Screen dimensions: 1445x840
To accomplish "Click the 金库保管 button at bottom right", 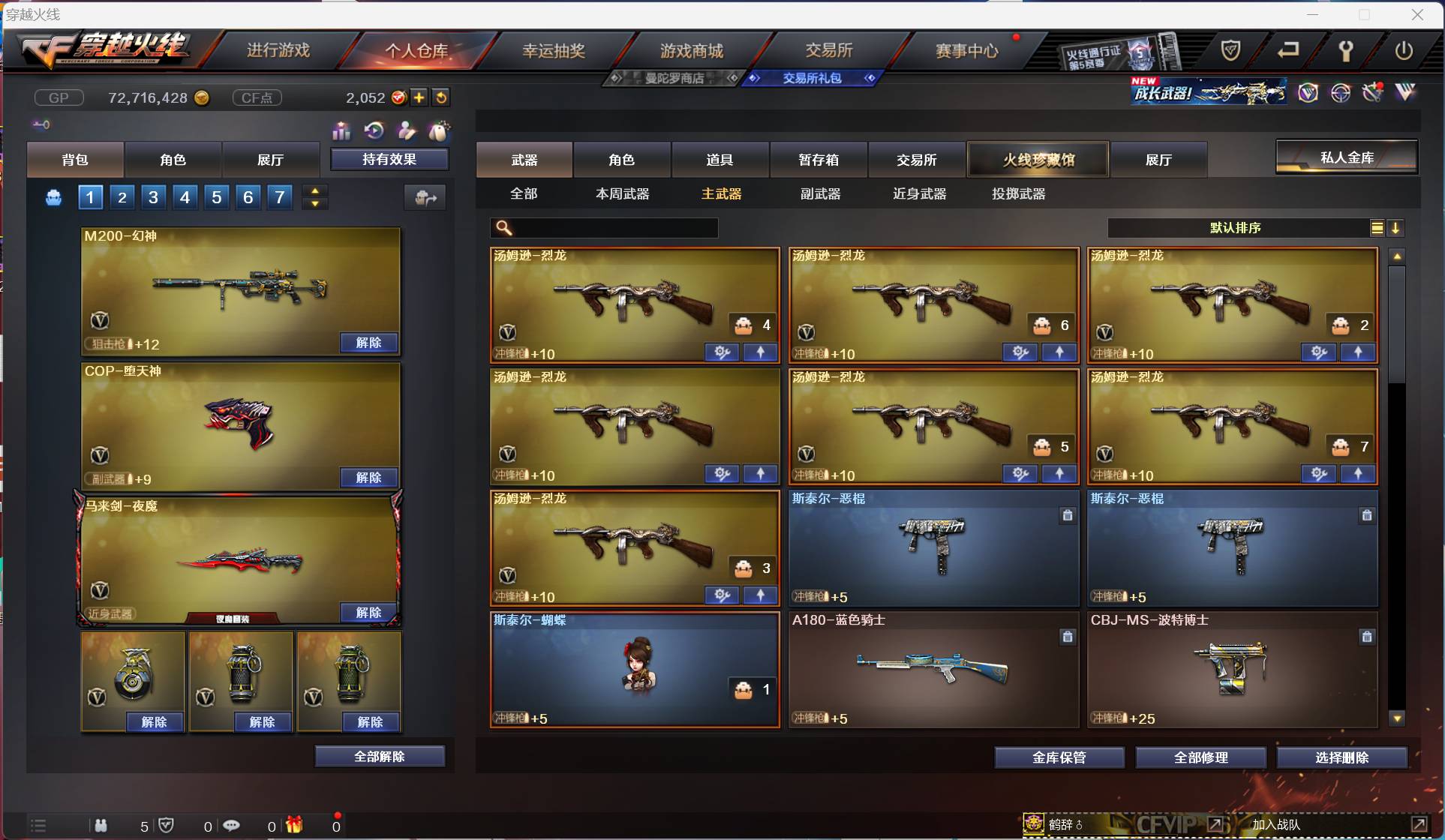I will coord(1060,757).
